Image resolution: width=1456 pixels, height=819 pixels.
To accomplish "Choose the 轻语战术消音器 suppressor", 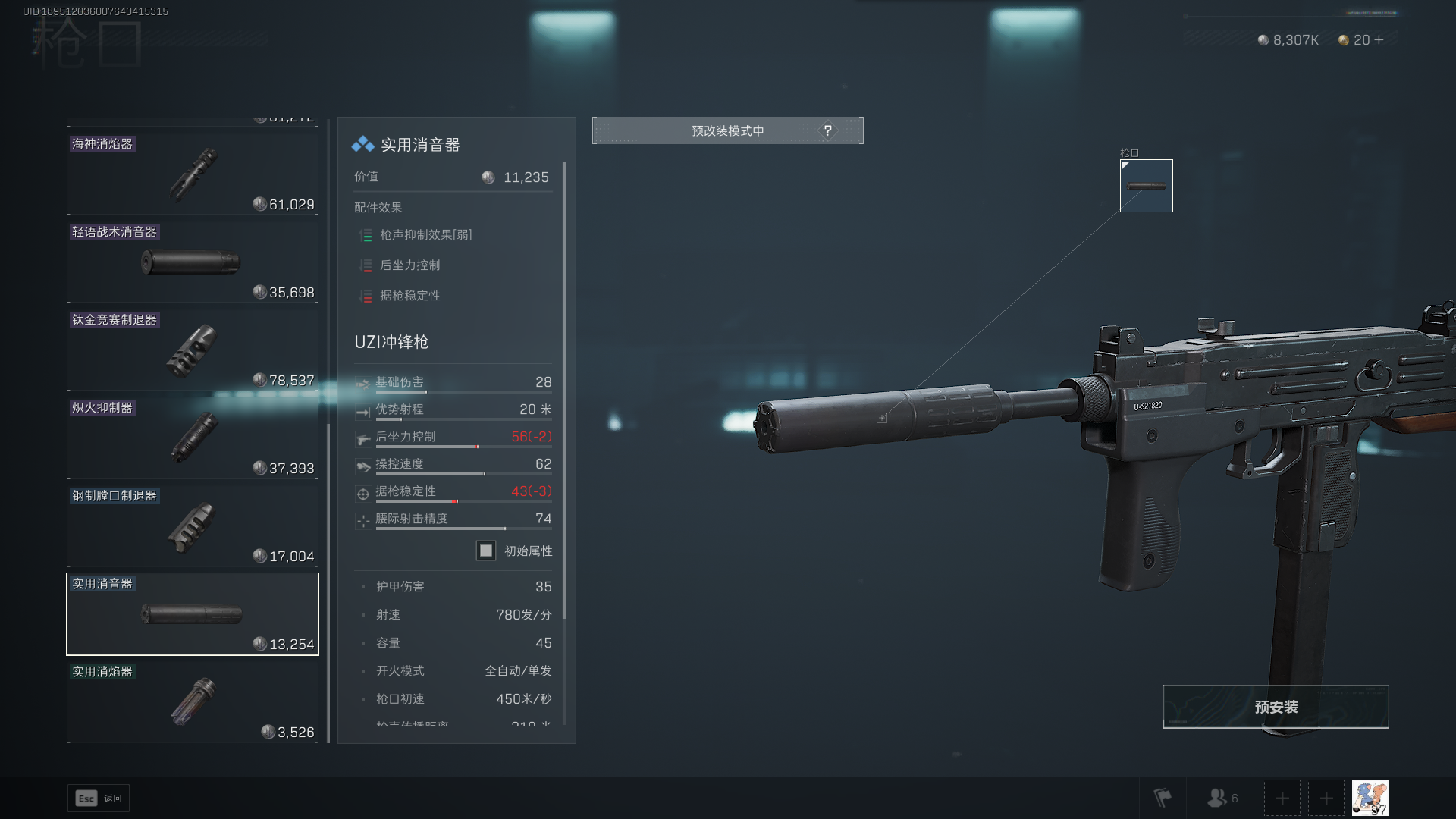I will click(x=193, y=262).
